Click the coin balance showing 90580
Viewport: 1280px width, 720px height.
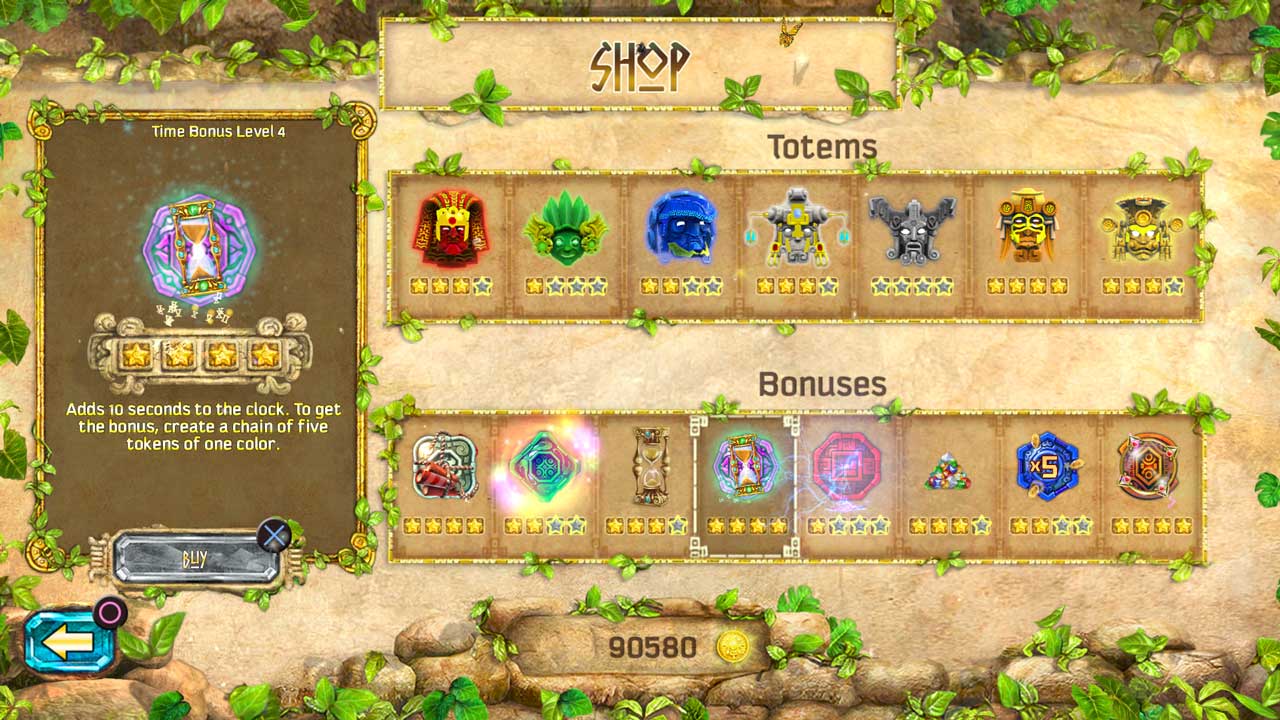click(x=657, y=646)
